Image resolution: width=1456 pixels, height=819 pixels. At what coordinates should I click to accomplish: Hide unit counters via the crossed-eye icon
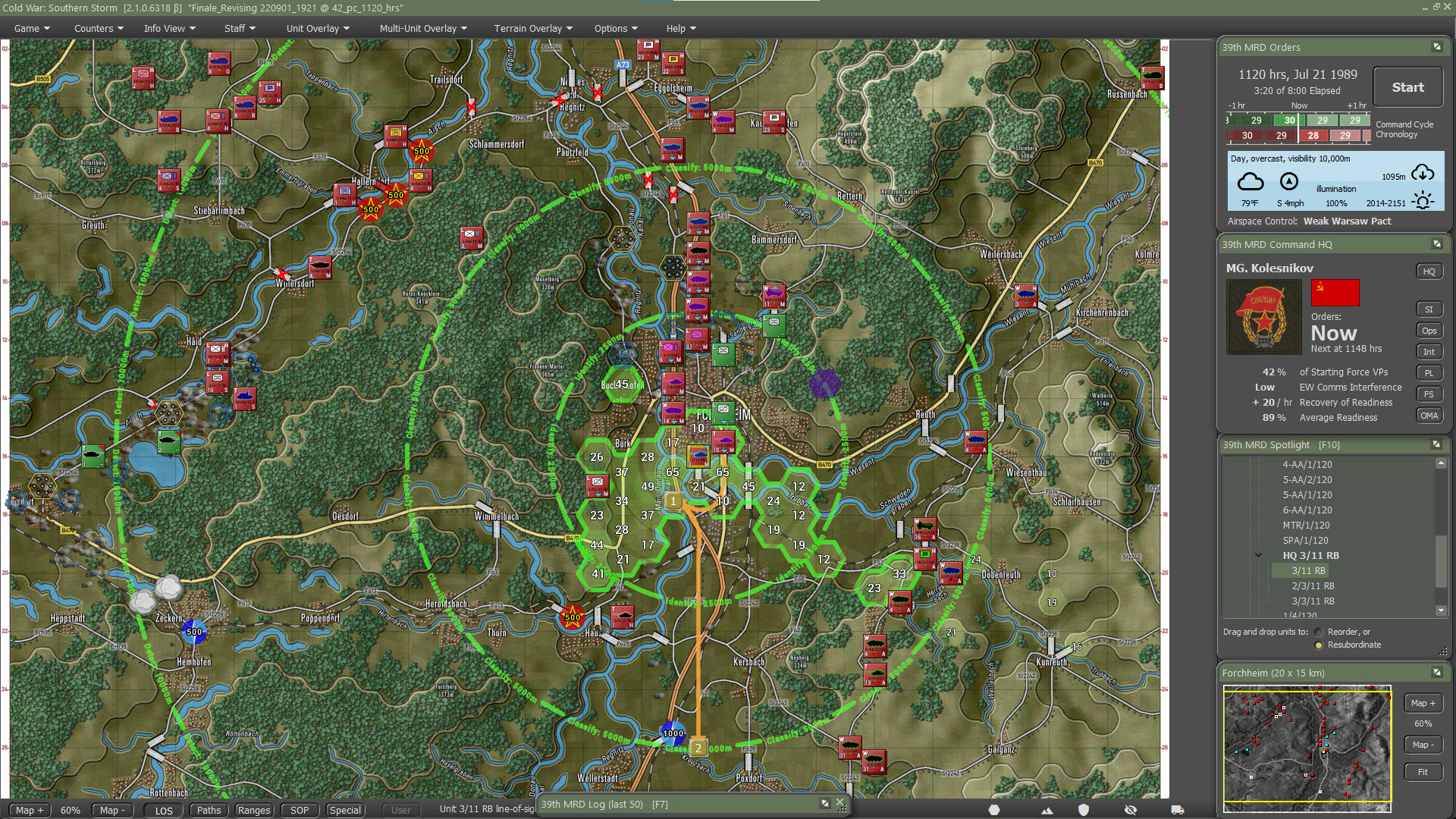(1131, 810)
